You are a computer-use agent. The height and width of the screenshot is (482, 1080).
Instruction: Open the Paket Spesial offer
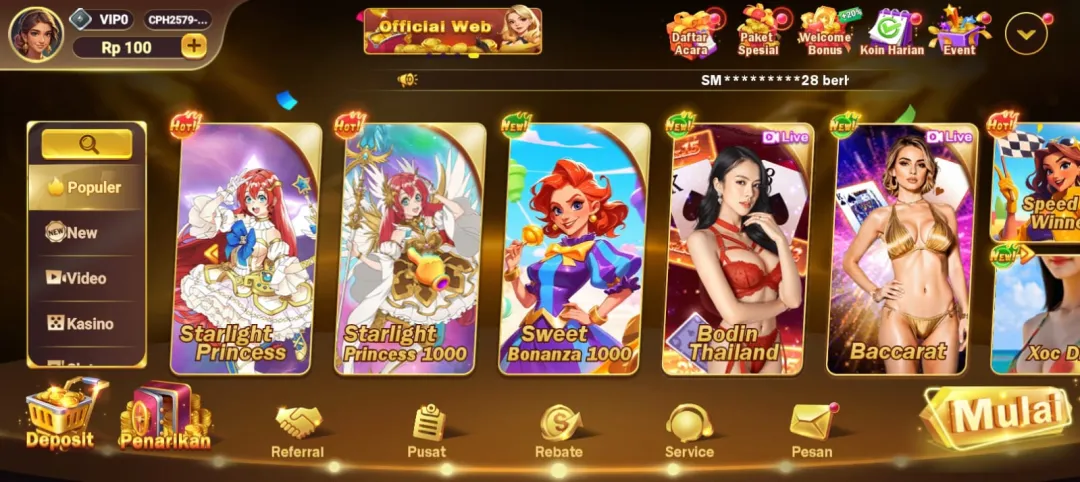click(x=759, y=32)
